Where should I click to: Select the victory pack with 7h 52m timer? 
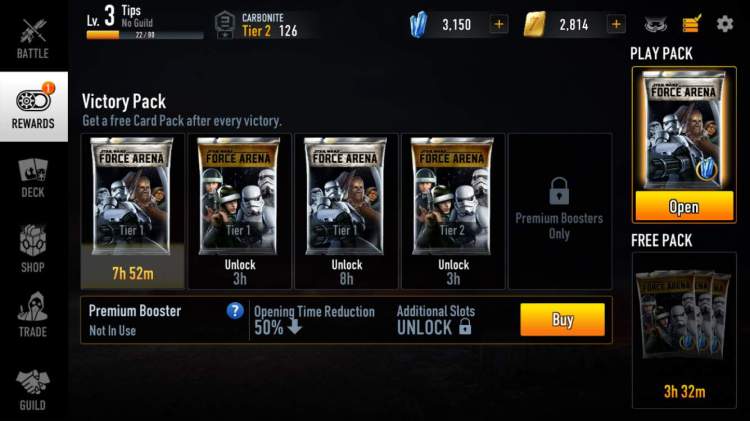[x=131, y=210]
